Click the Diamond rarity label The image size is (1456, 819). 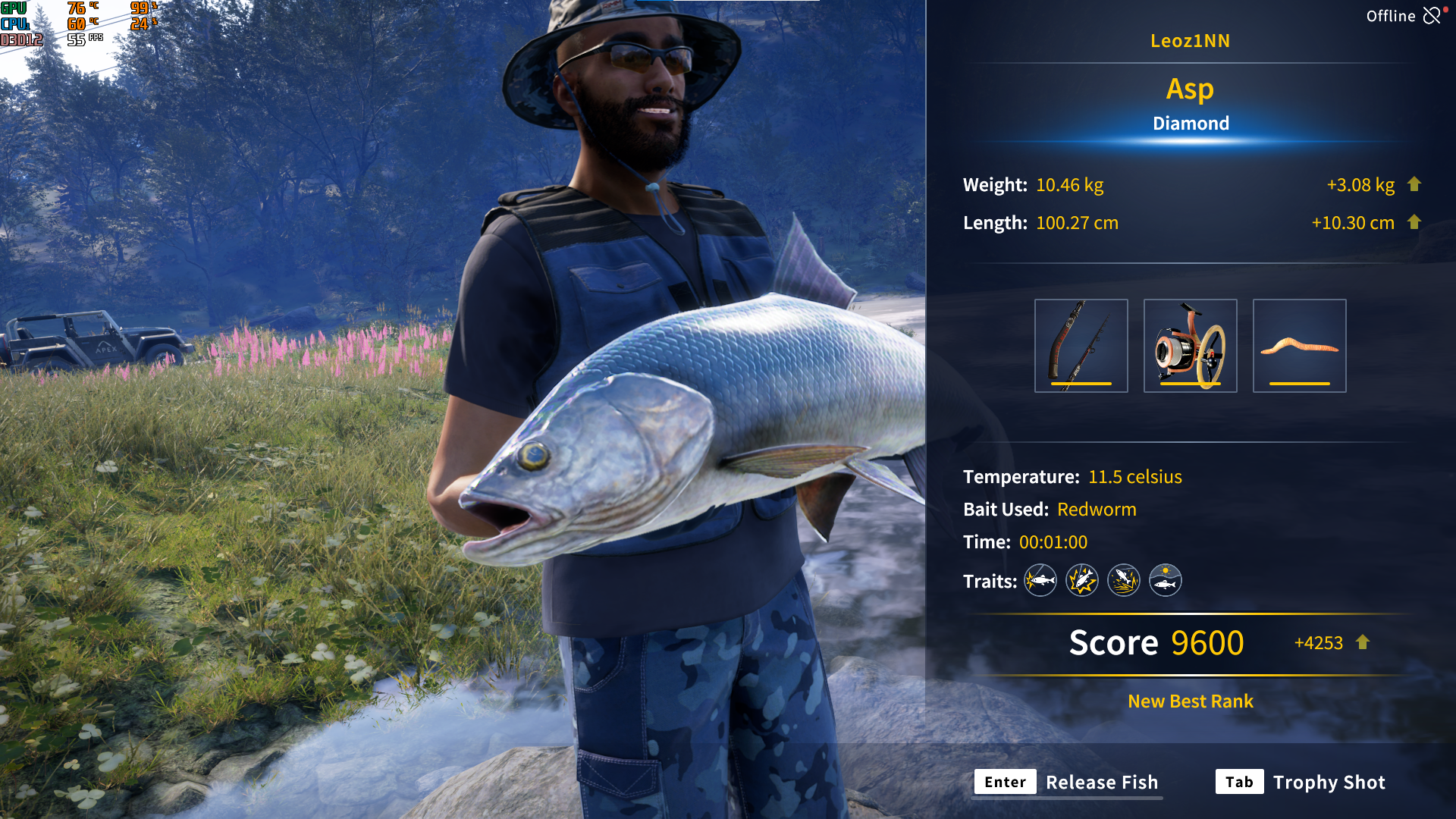(1191, 123)
